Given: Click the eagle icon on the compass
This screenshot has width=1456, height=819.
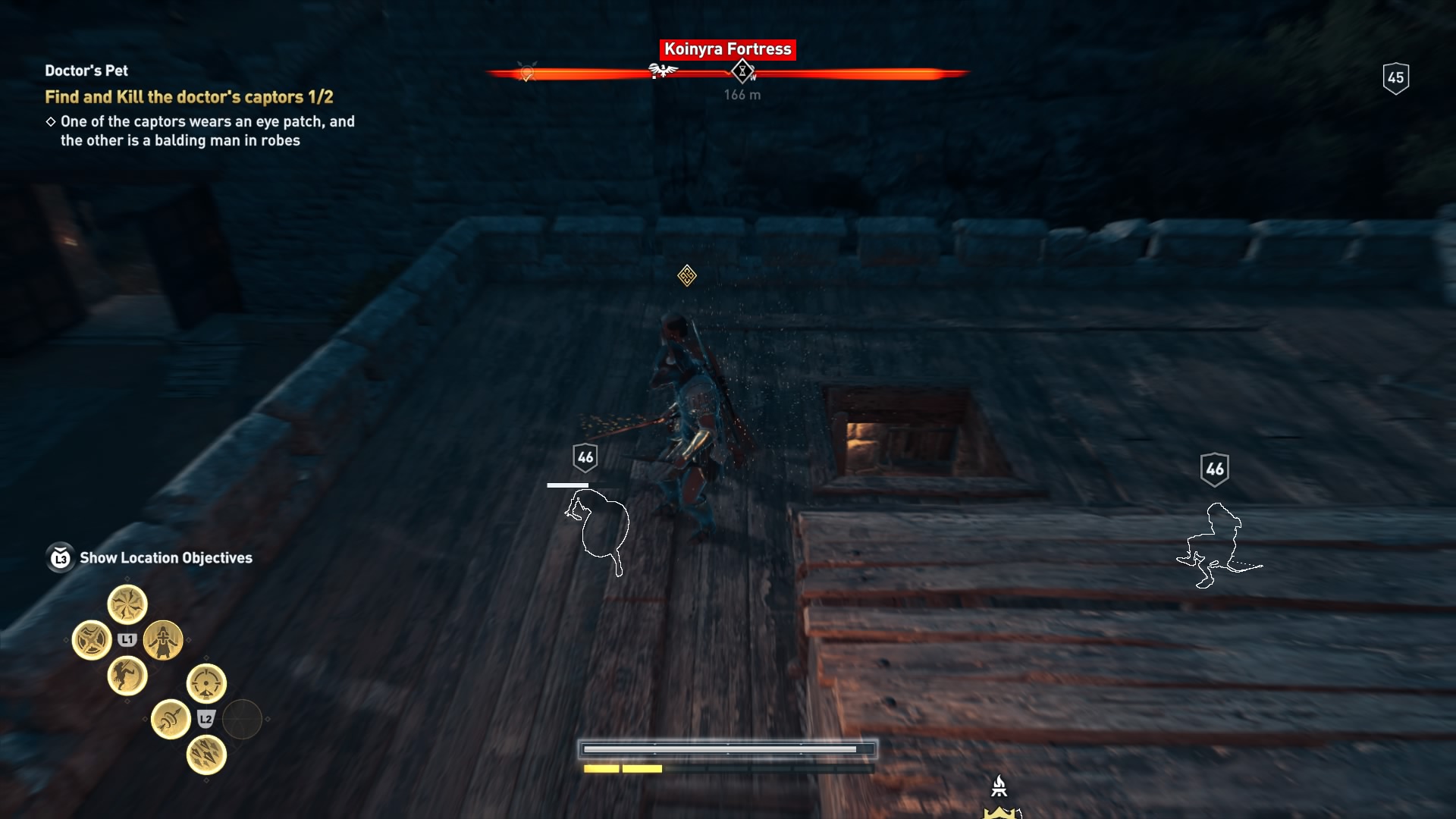Looking at the screenshot, I should coord(664,70).
